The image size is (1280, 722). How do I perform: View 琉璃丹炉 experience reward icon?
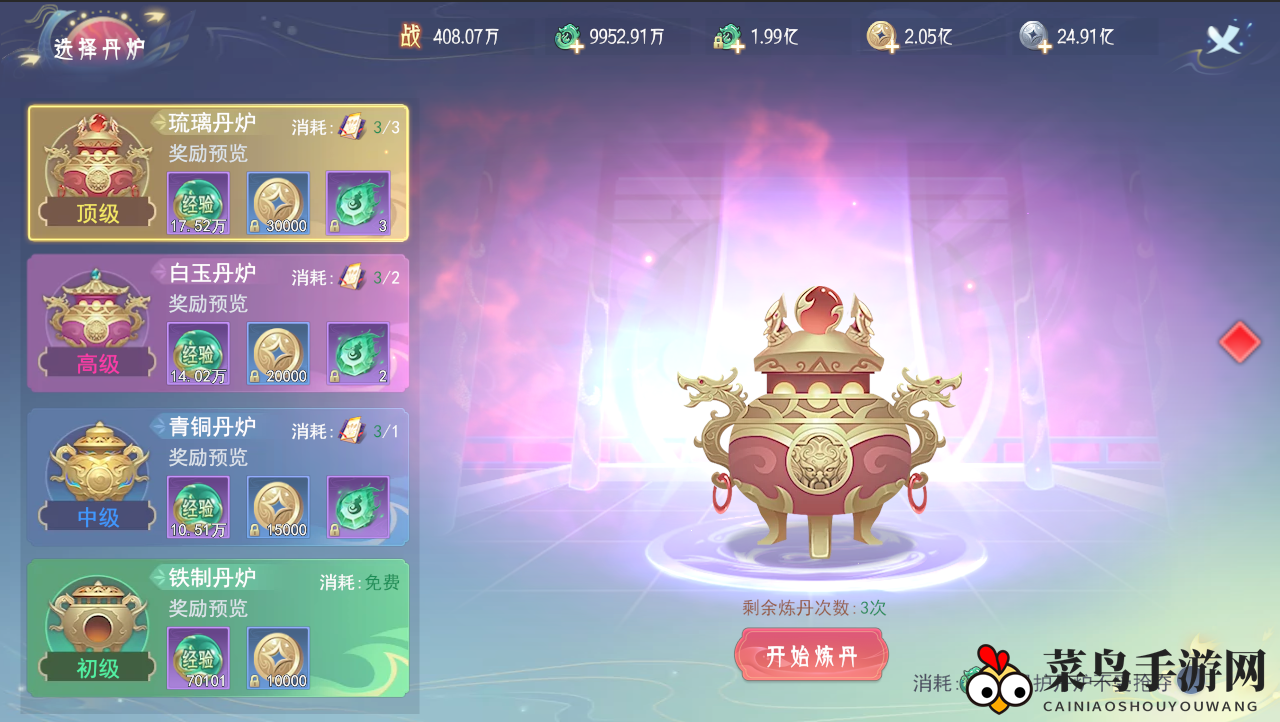198,203
